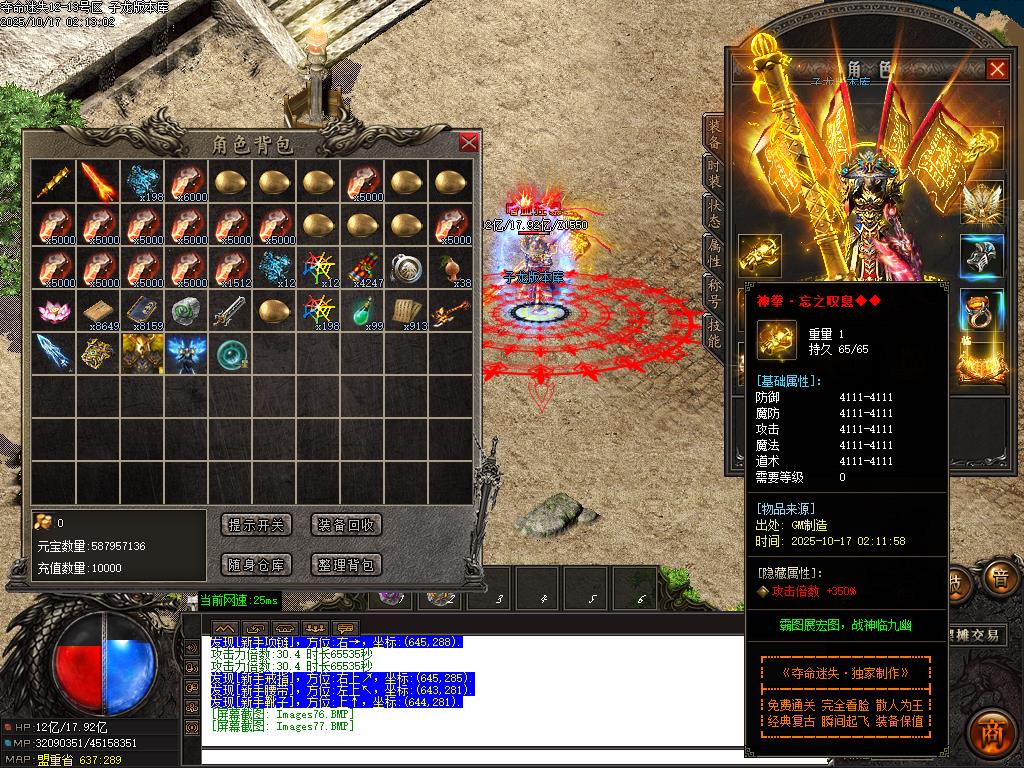Open the 随身仓库 portable warehouse
Image resolution: width=1024 pixels, height=768 pixels.
[256, 565]
